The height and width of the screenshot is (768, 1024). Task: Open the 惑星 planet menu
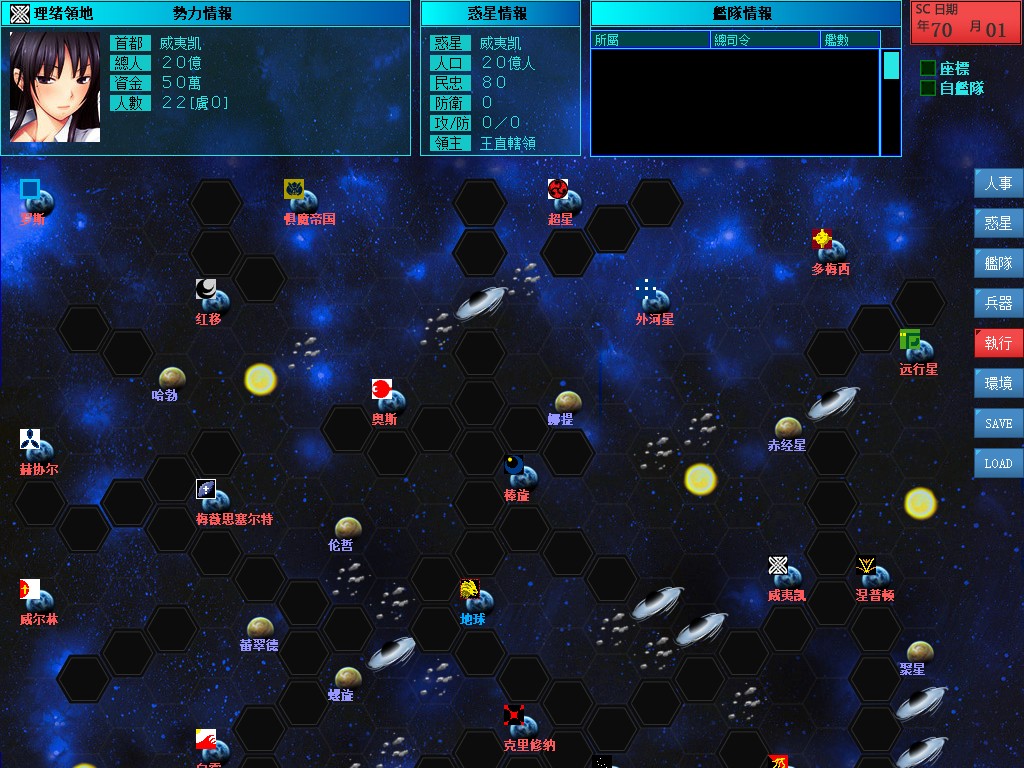998,224
